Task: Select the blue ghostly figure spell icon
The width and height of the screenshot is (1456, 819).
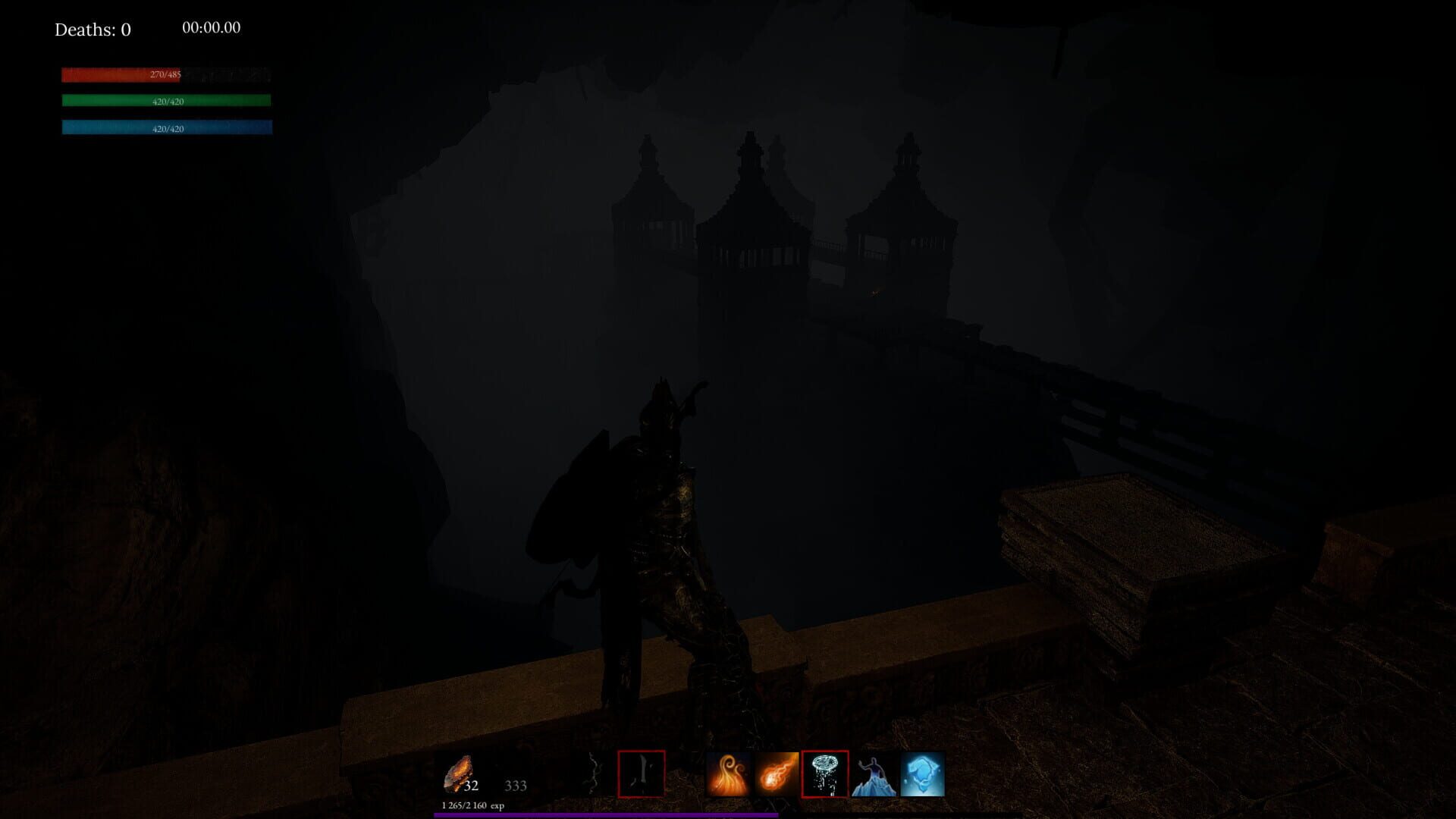Action: click(x=872, y=773)
